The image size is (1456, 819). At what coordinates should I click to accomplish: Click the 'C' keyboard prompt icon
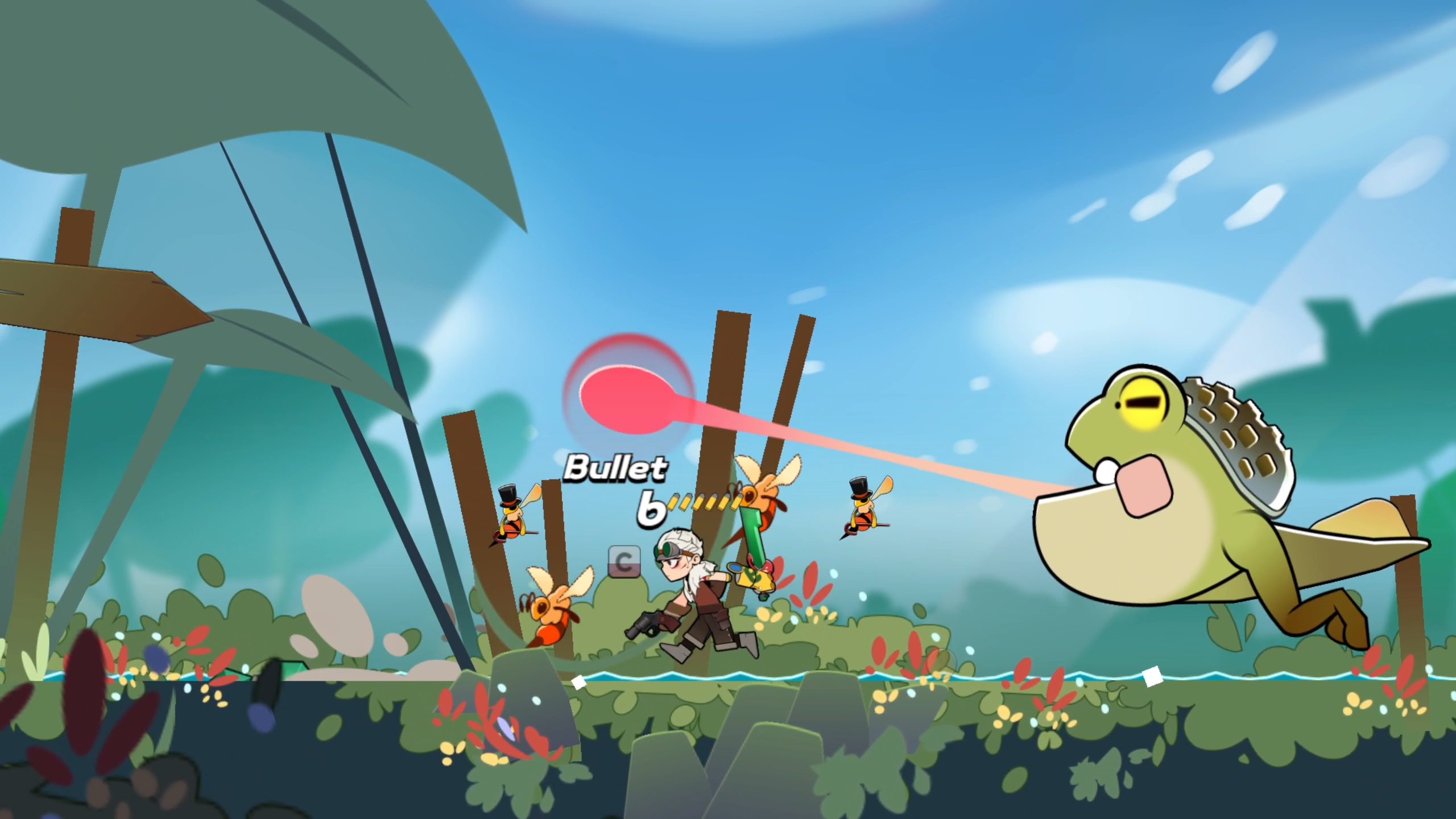coord(624,561)
